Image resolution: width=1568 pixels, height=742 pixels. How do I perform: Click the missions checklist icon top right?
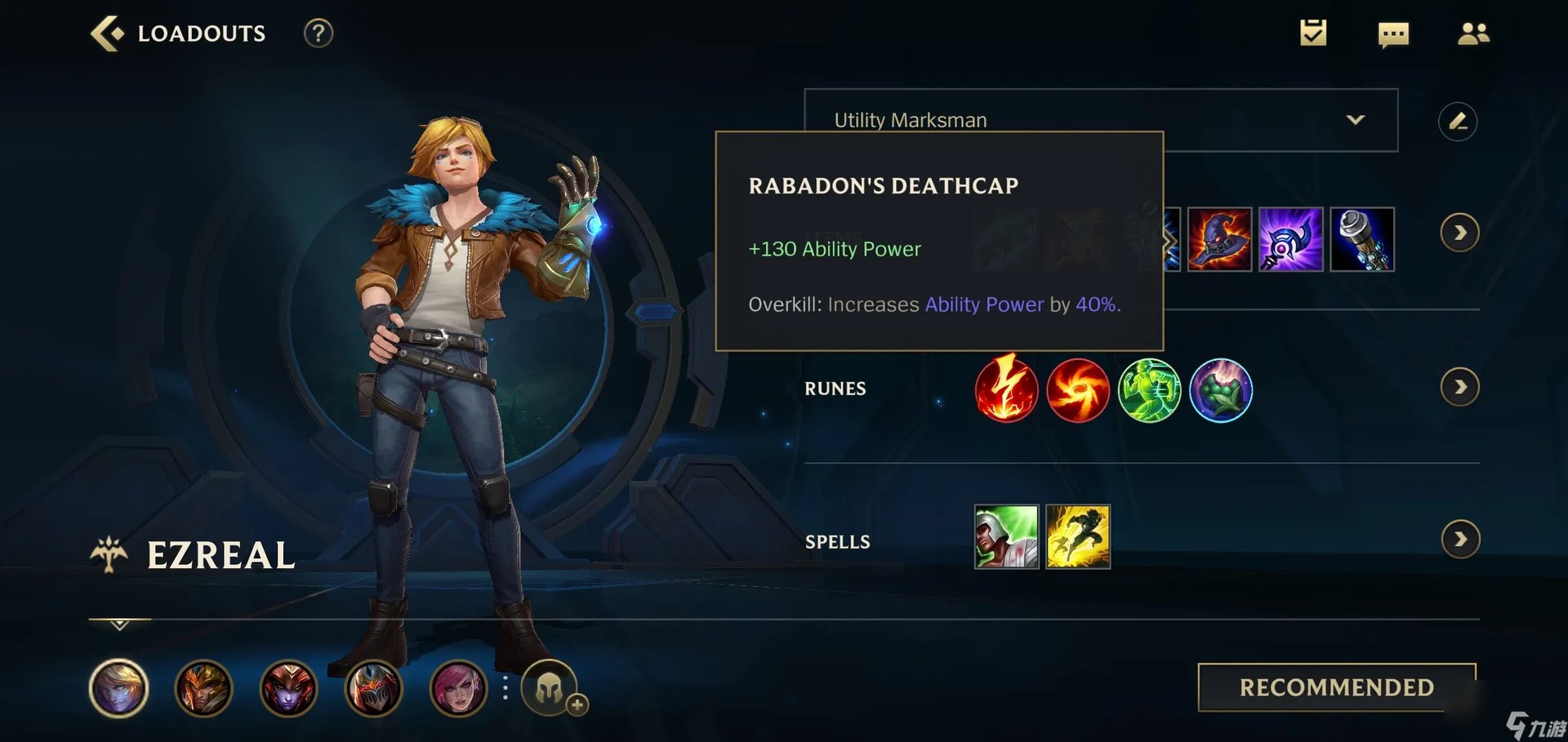[1313, 33]
